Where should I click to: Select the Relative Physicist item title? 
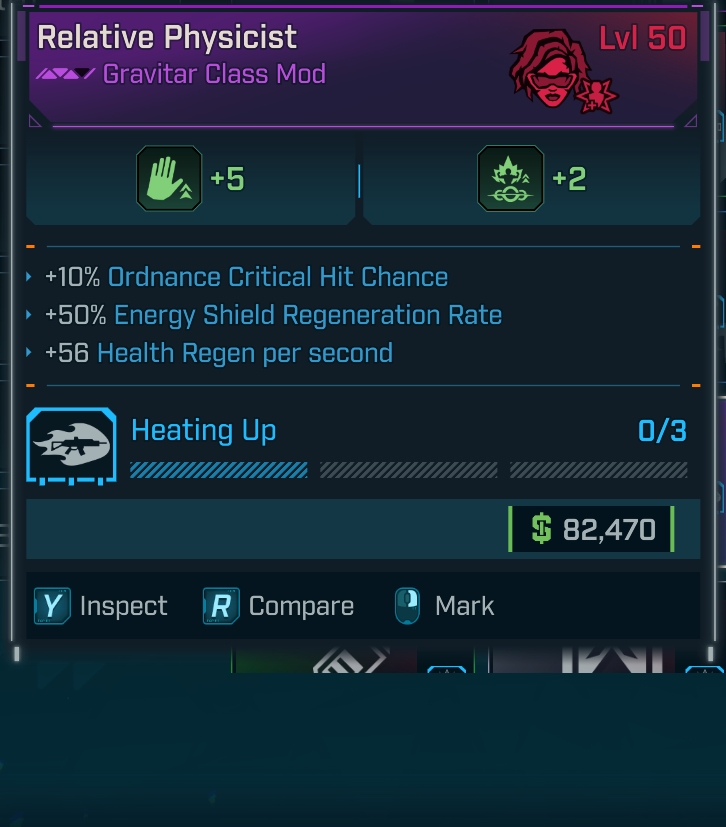tap(167, 38)
